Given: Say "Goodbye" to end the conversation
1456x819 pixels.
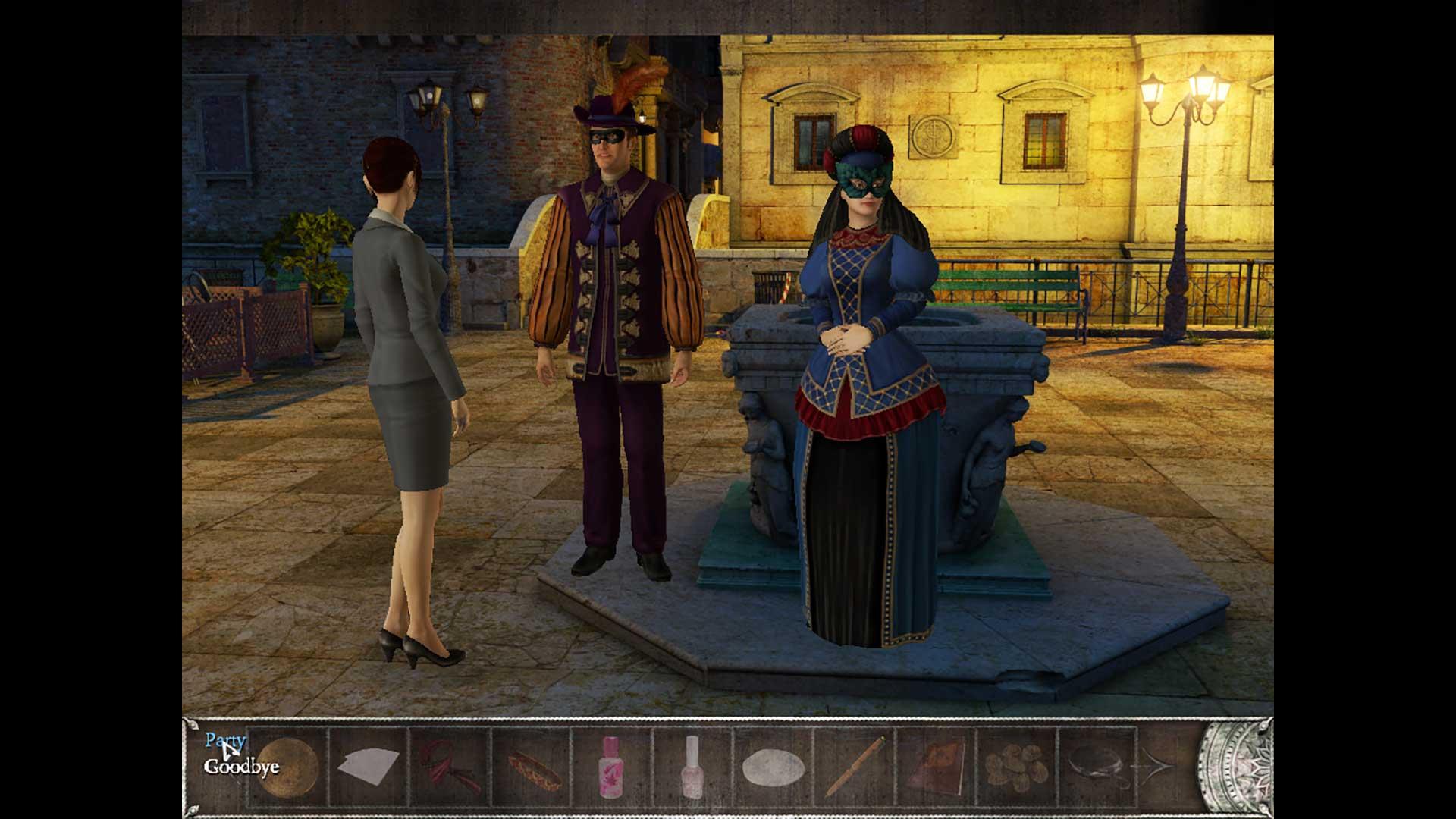Looking at the screenshot, I should point(241,767).
